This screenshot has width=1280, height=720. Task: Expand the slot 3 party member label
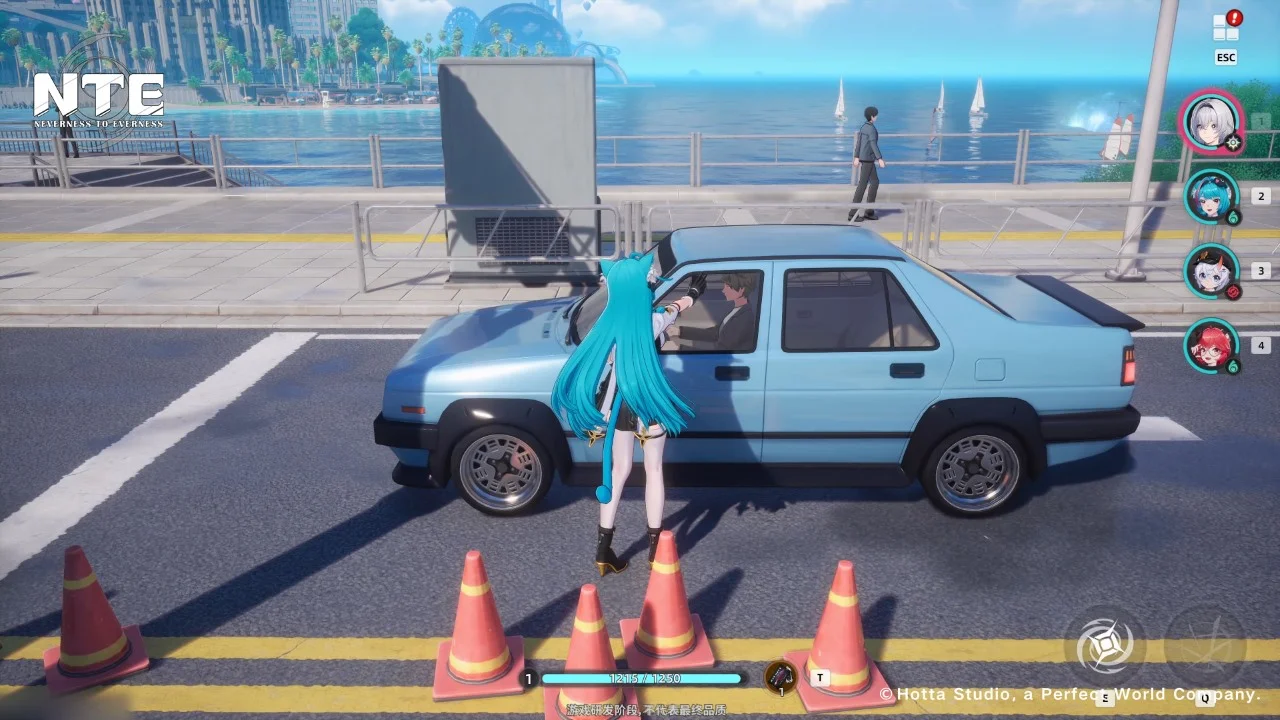(1261, 270)
